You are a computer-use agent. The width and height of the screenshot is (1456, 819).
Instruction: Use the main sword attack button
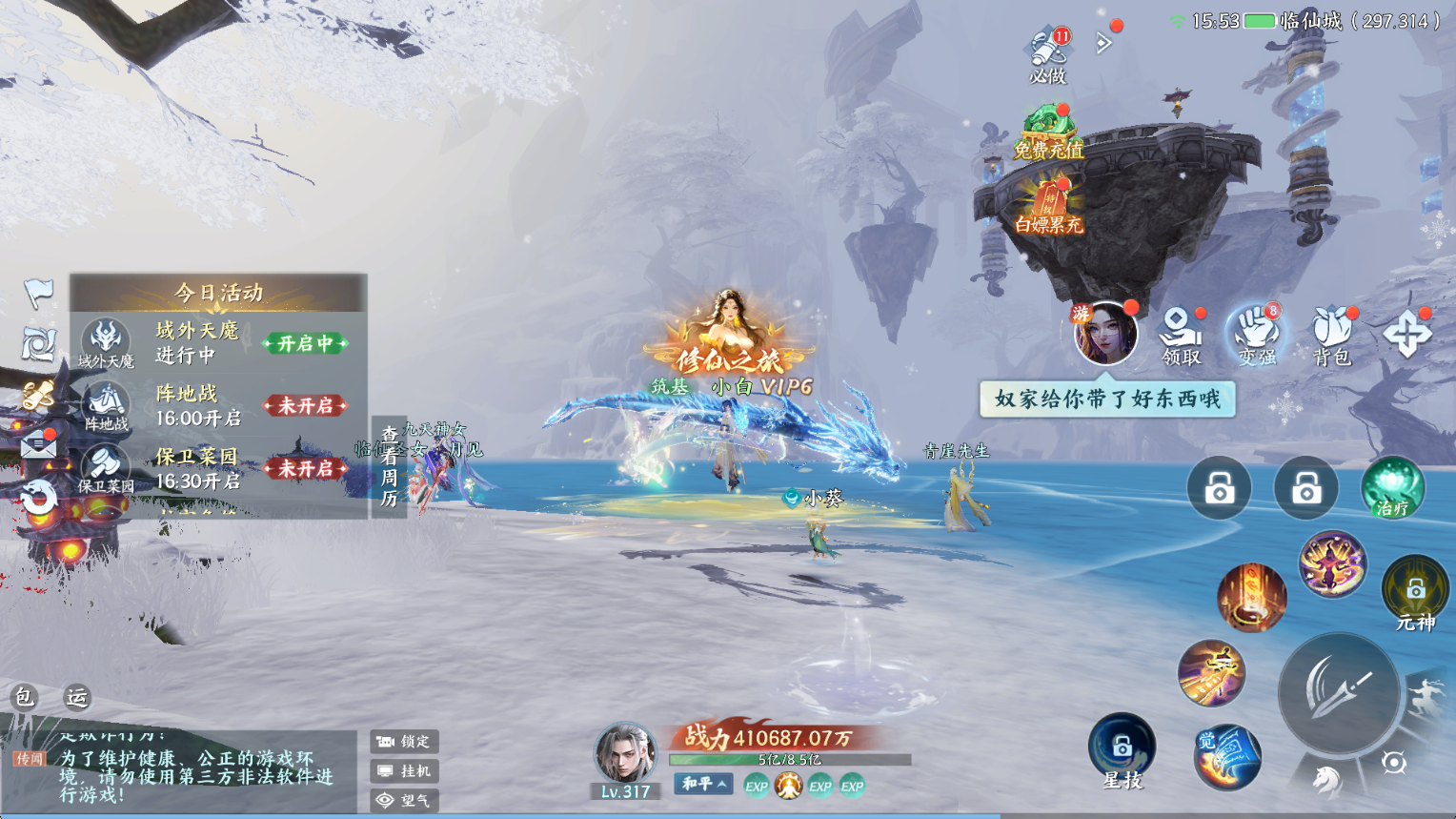1339,693
